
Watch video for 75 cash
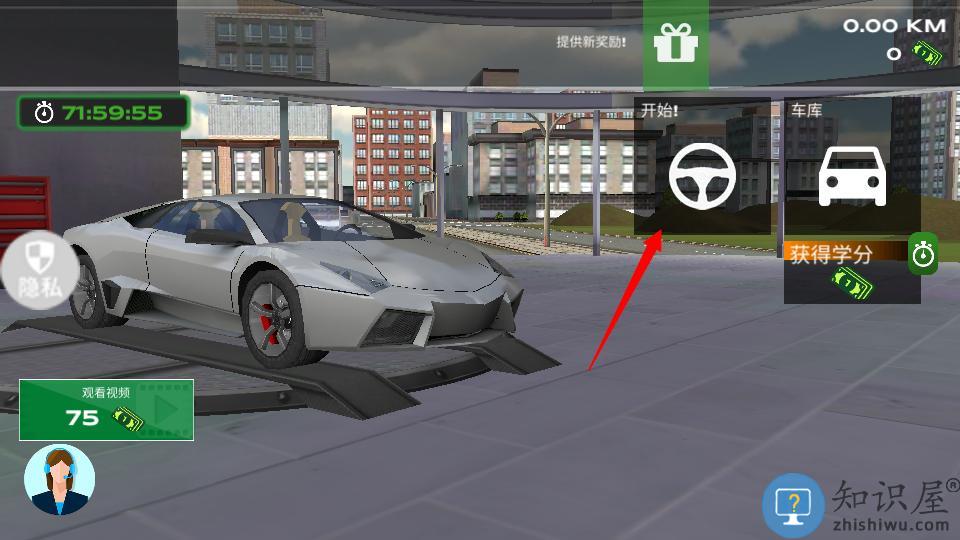coord(106,410)
